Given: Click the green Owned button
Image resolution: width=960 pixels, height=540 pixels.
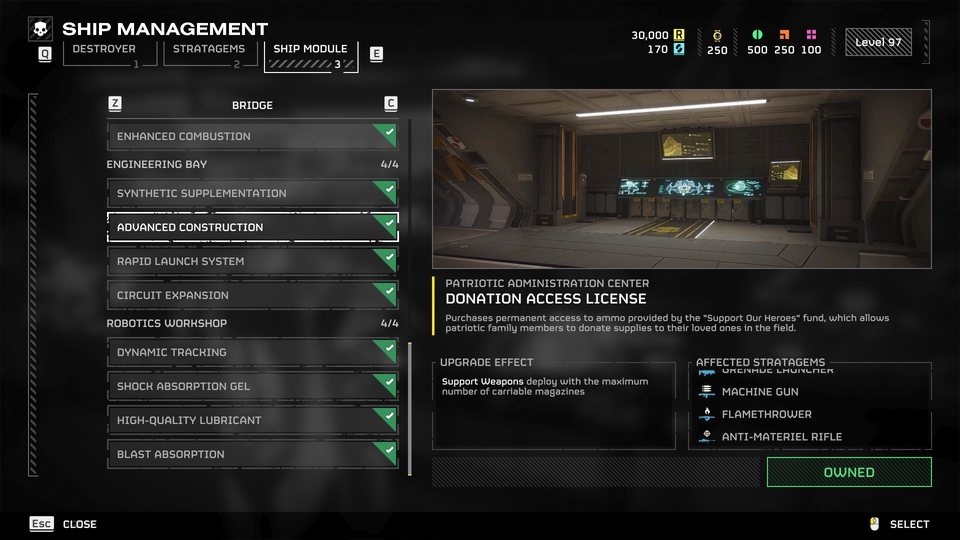Looking at the screenshot, I should pos(848,472).
